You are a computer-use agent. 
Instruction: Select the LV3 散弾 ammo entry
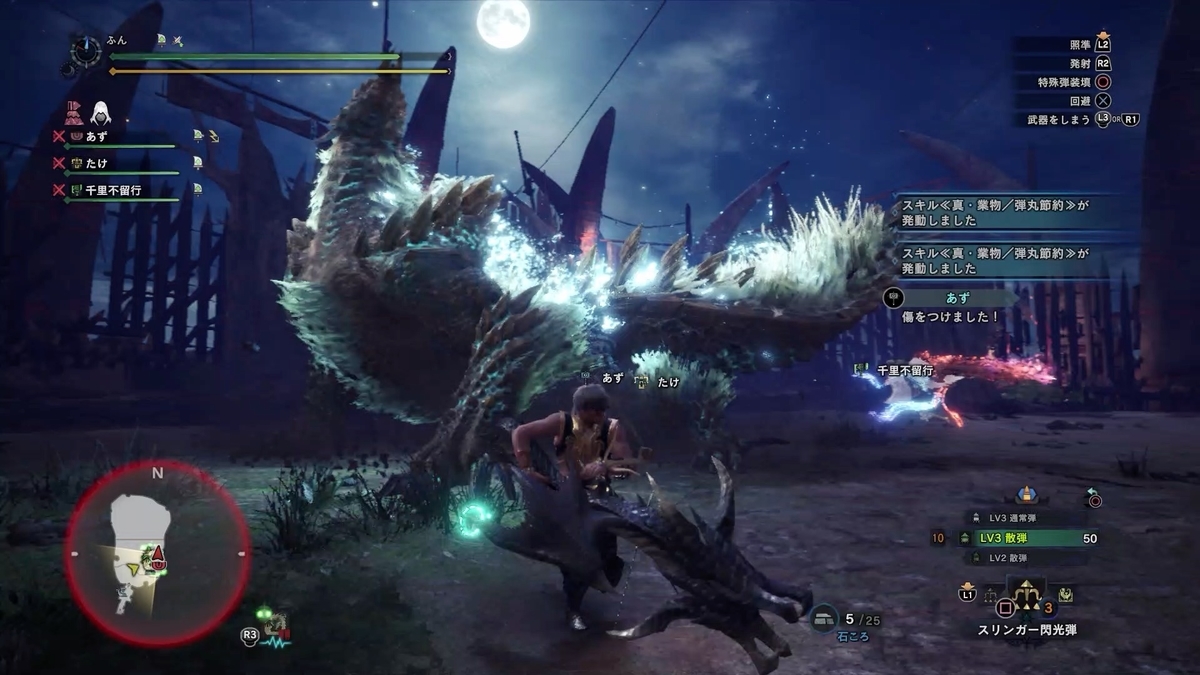(1020, 538)
